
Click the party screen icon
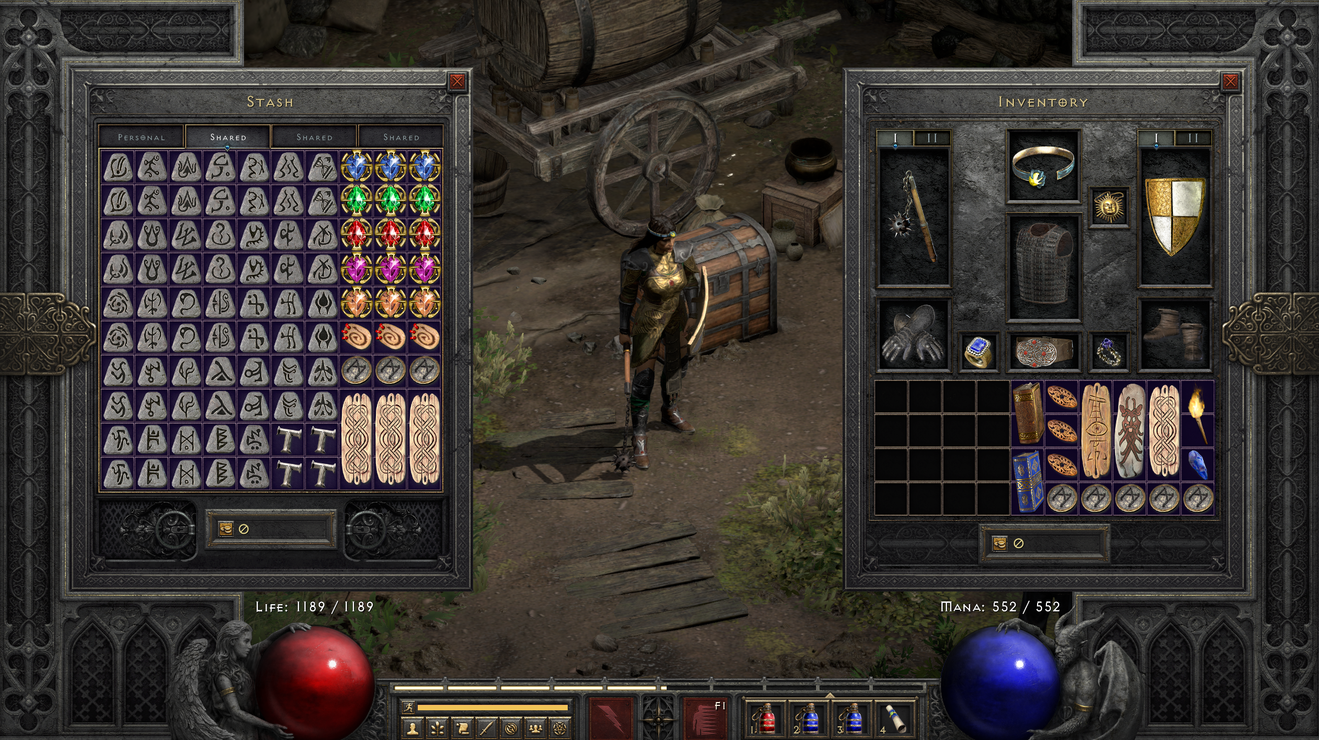[536, 729]
